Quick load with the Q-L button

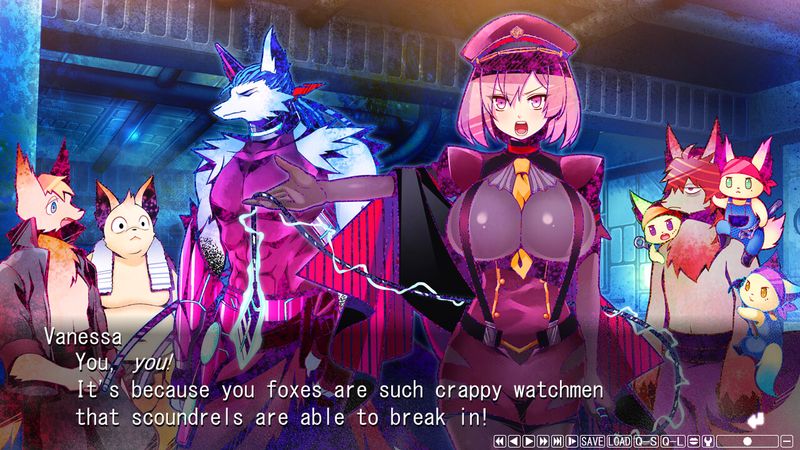[673, 441]
